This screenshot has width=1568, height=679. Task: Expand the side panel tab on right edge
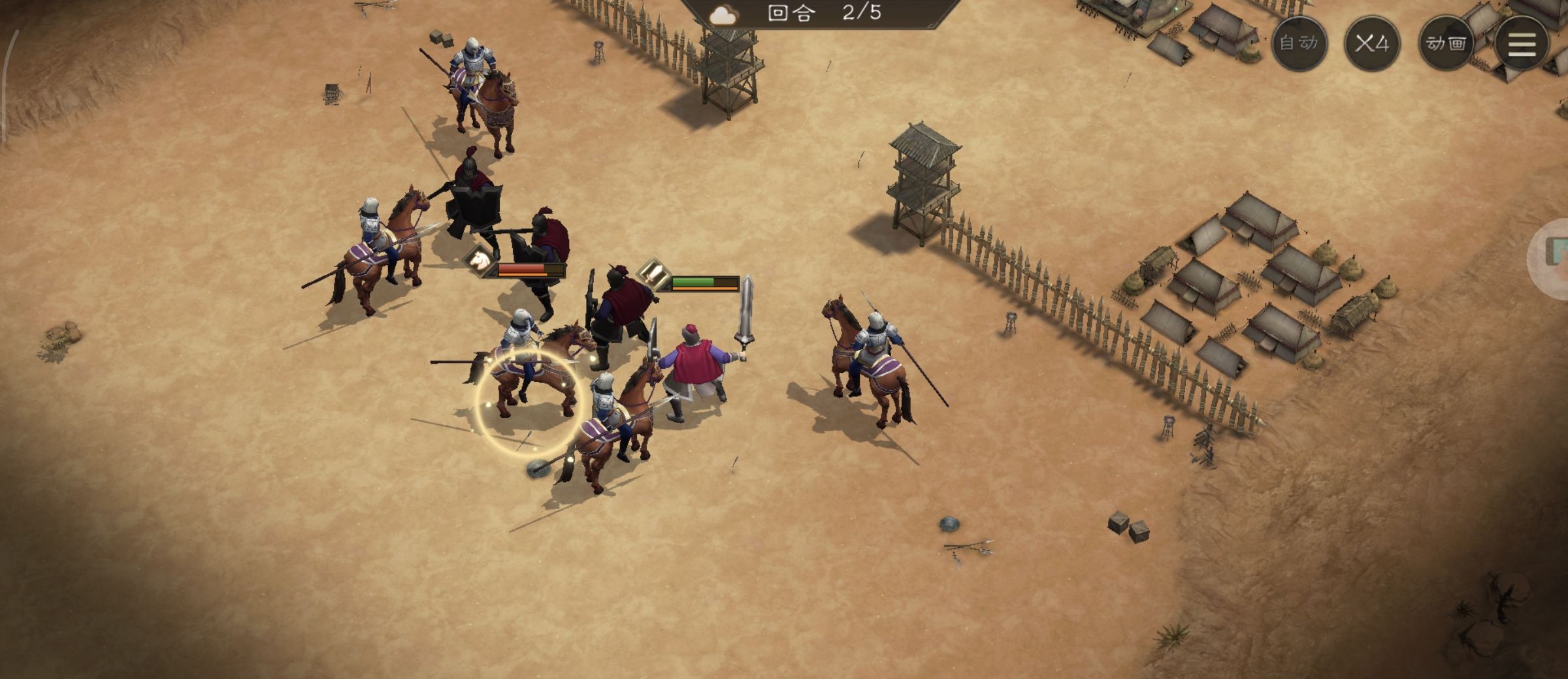[1553, 258]
